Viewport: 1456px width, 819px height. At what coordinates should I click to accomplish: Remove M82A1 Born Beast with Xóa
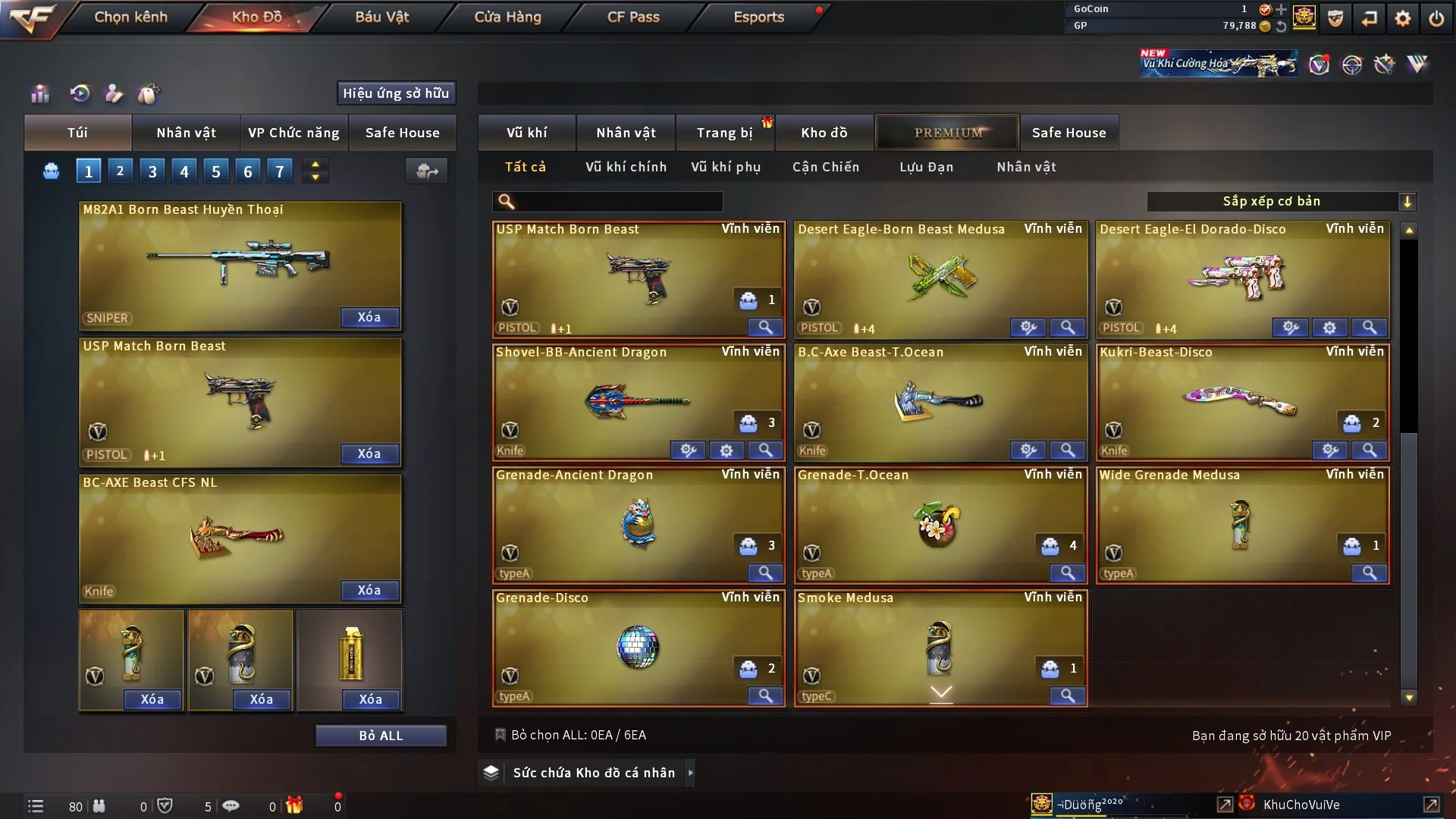[x=369, y=317]
